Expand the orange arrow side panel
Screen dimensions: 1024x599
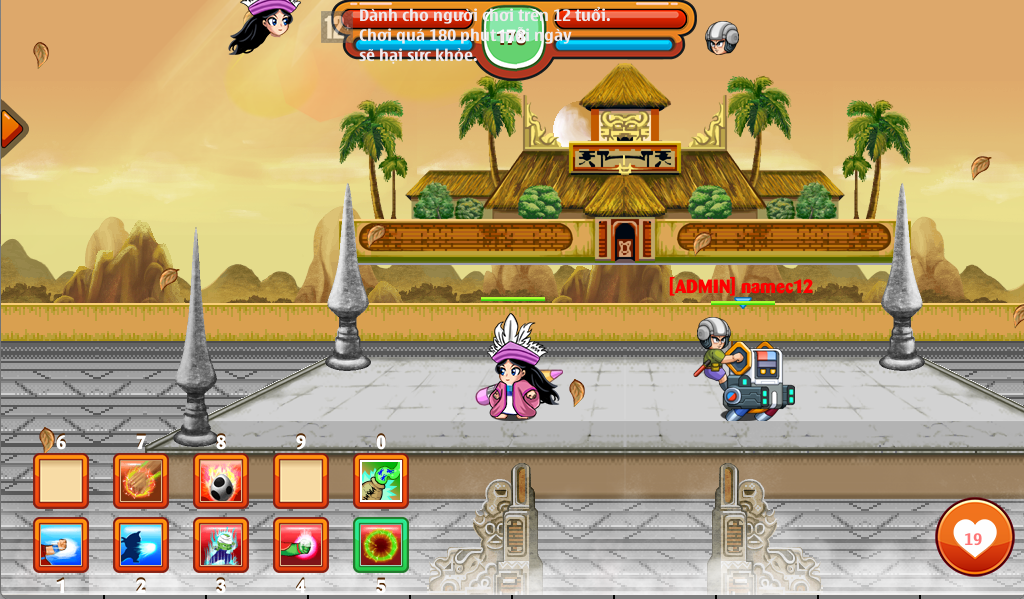[11, 129]
